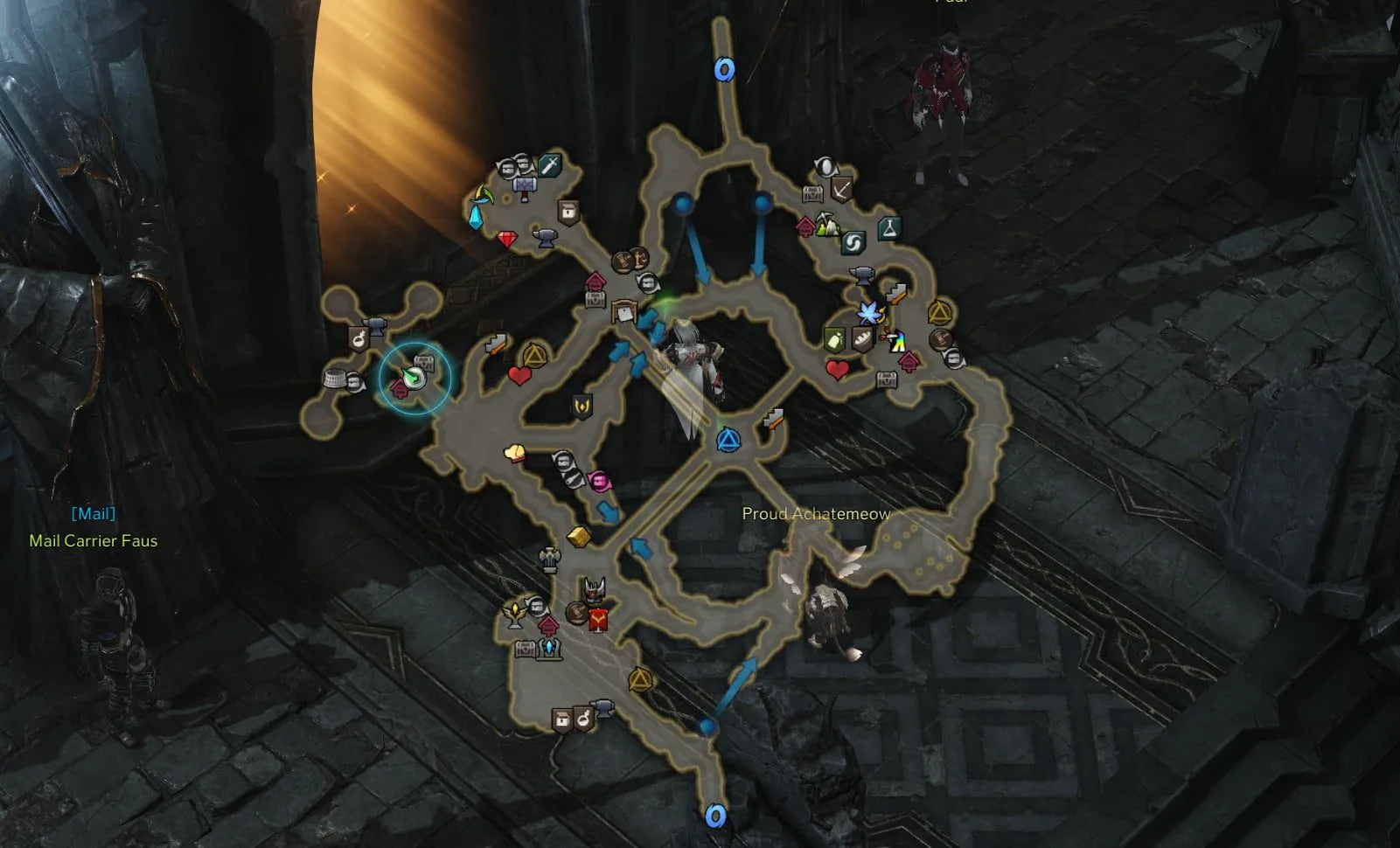Click the blue portal marker at the map's top

point(724,69)
